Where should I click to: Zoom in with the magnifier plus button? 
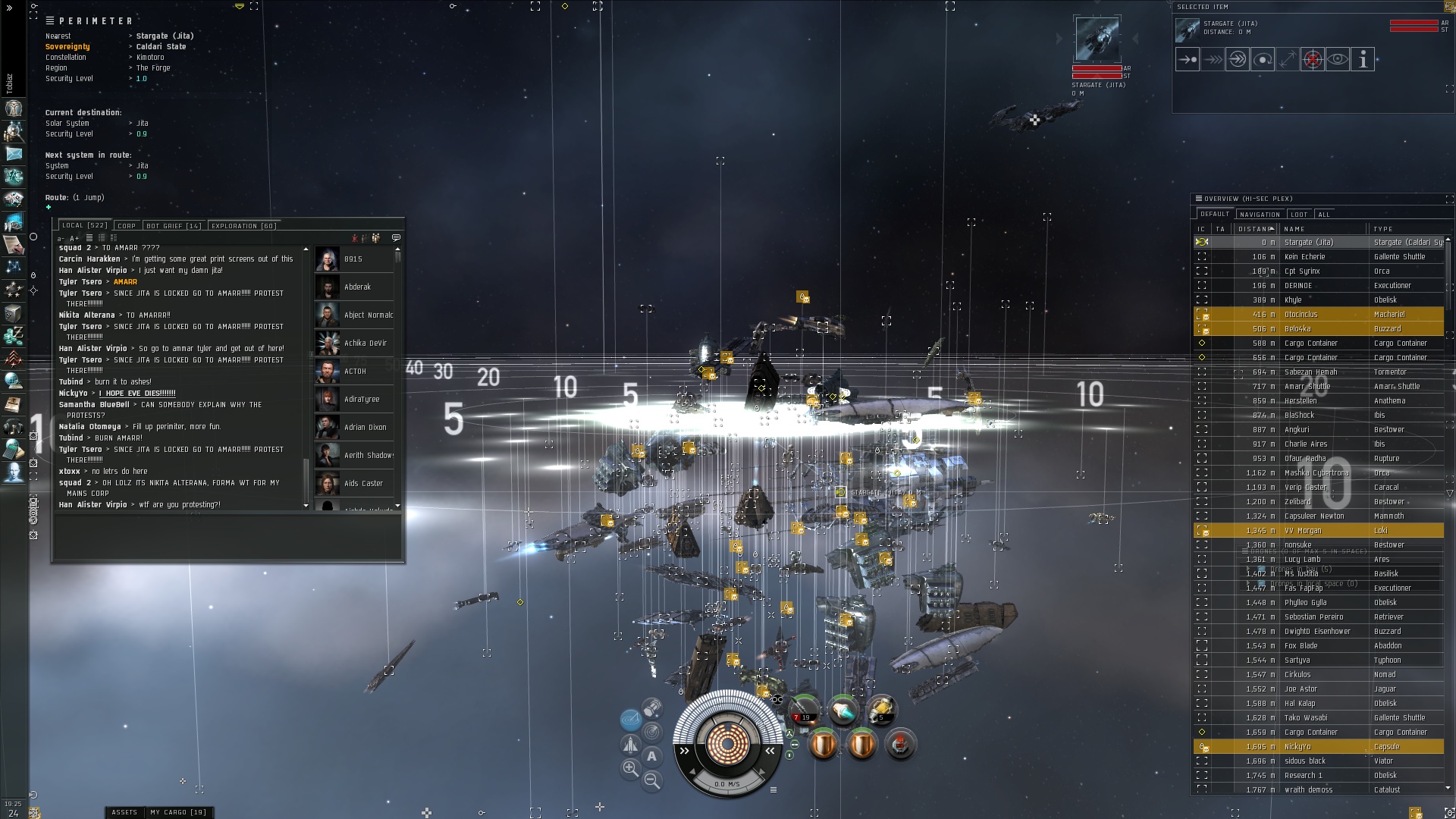click(630, 769)
